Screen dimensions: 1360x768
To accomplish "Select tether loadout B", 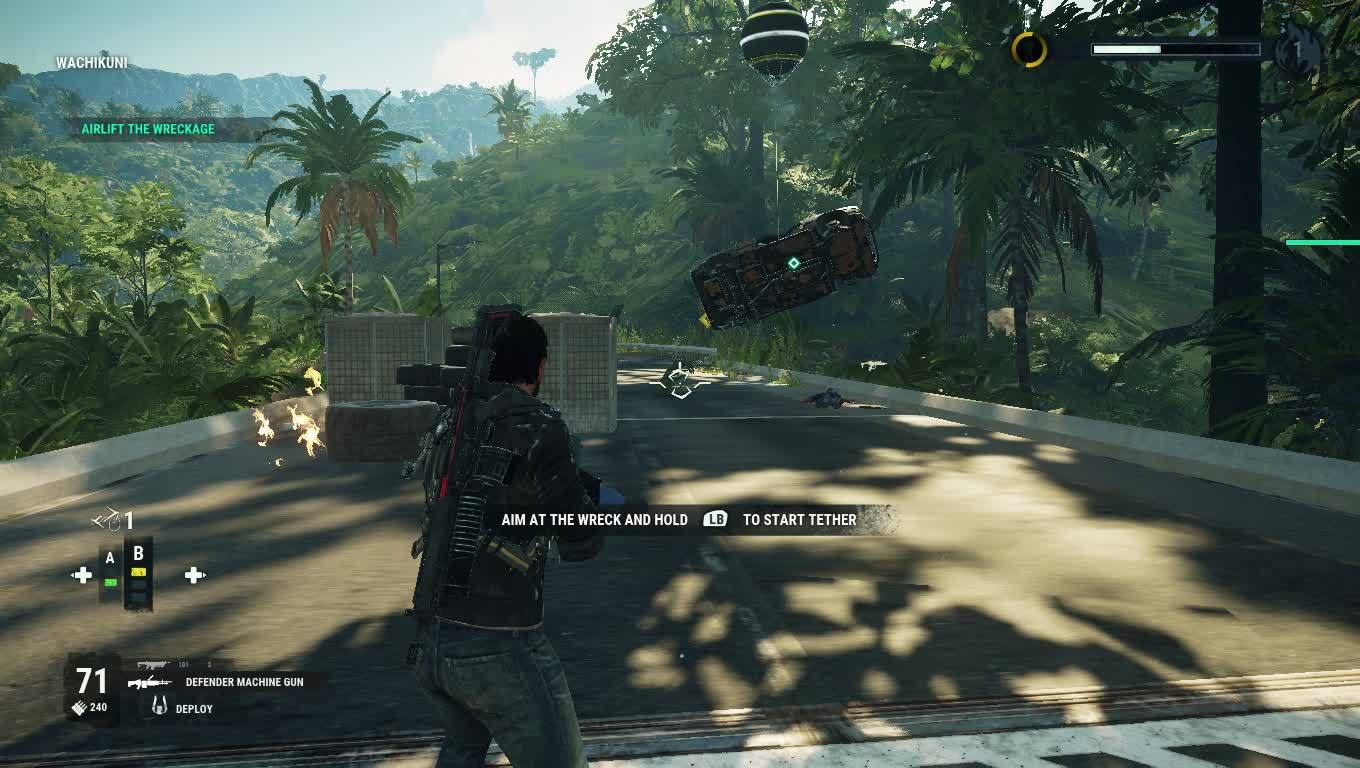I will coord(139,571).
